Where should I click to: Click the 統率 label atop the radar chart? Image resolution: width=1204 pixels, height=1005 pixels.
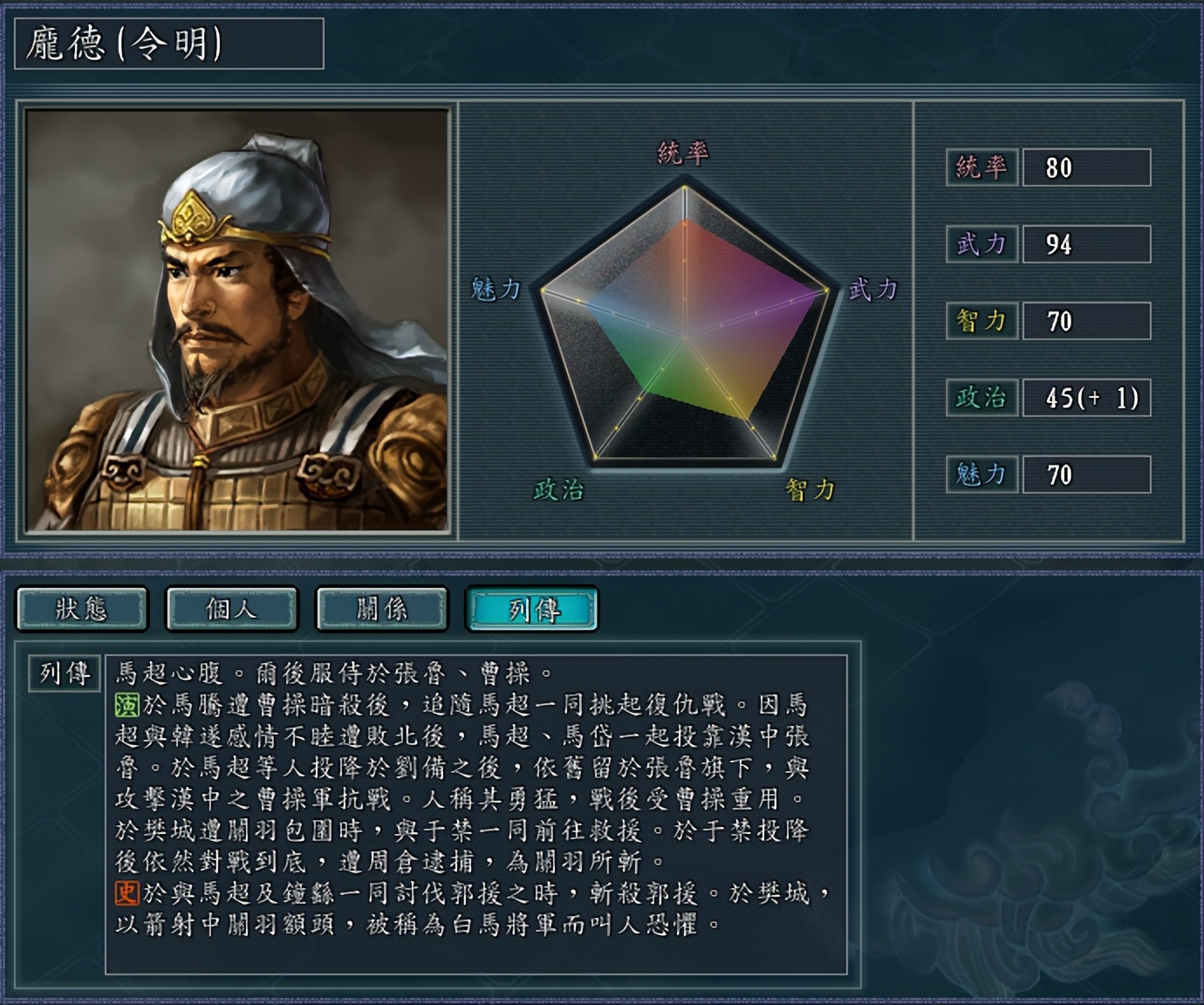click(x=686, y=154)
